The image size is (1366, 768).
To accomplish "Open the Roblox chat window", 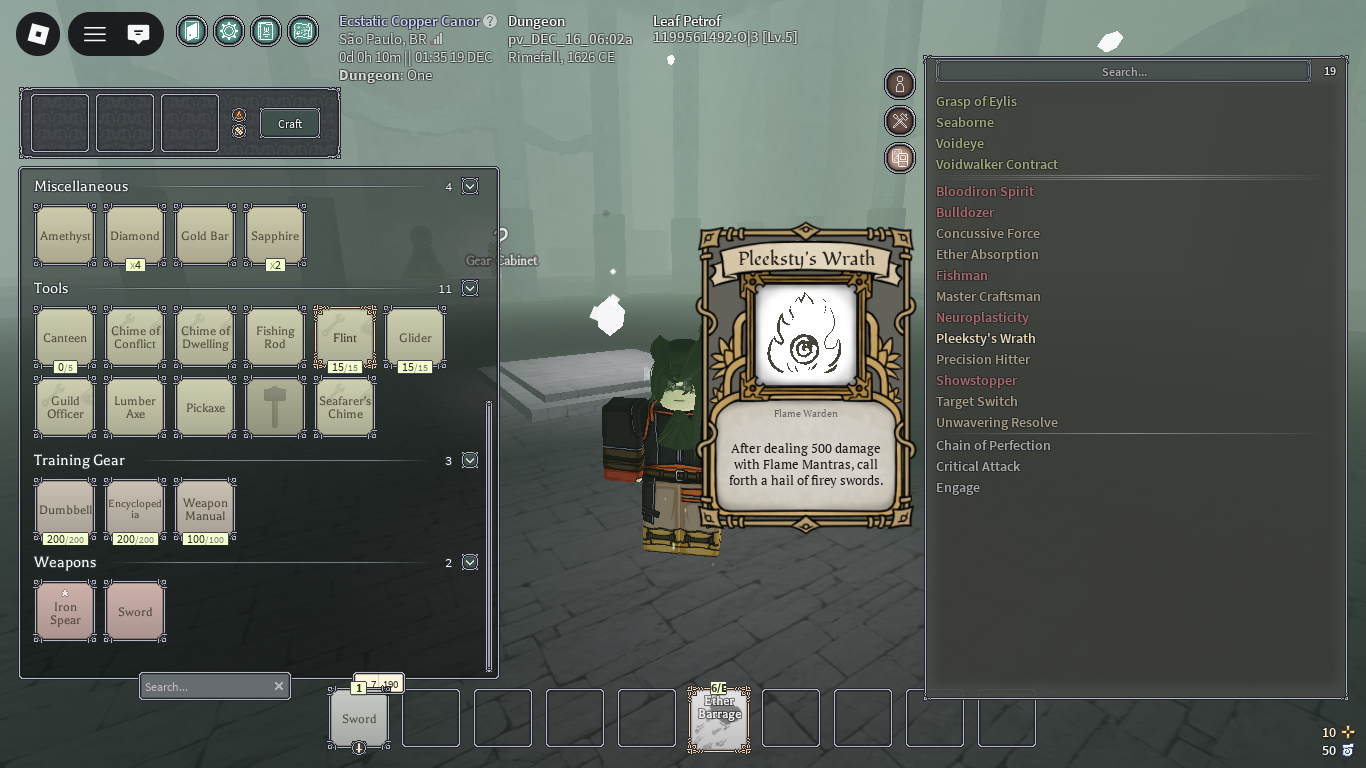I will 139,35.
